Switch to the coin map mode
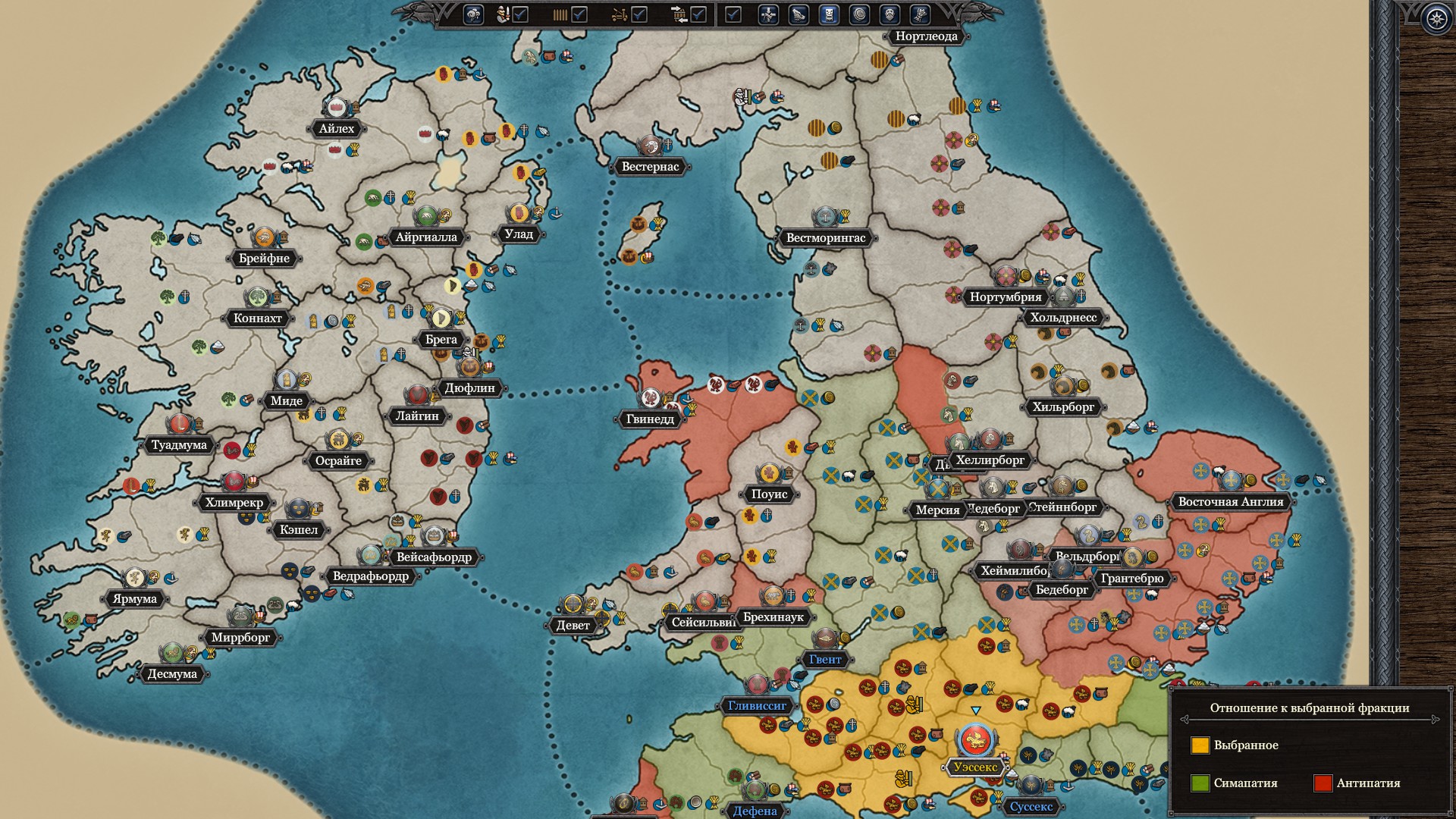 coord(859,14)
